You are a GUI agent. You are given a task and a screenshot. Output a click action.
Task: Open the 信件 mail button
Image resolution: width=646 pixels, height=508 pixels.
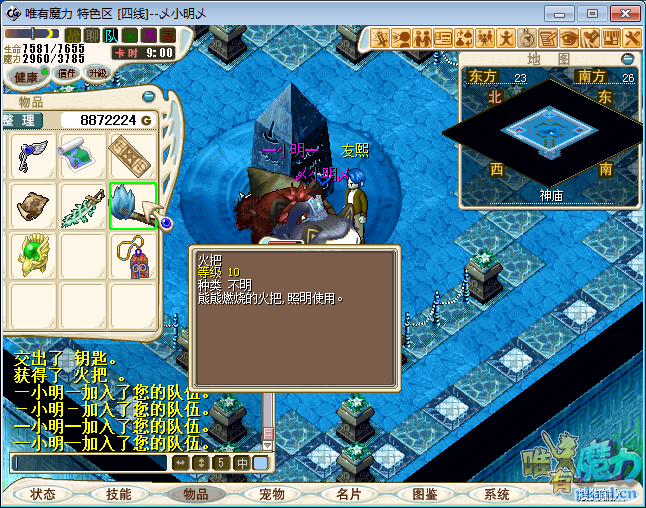click(x=67, y=73)
